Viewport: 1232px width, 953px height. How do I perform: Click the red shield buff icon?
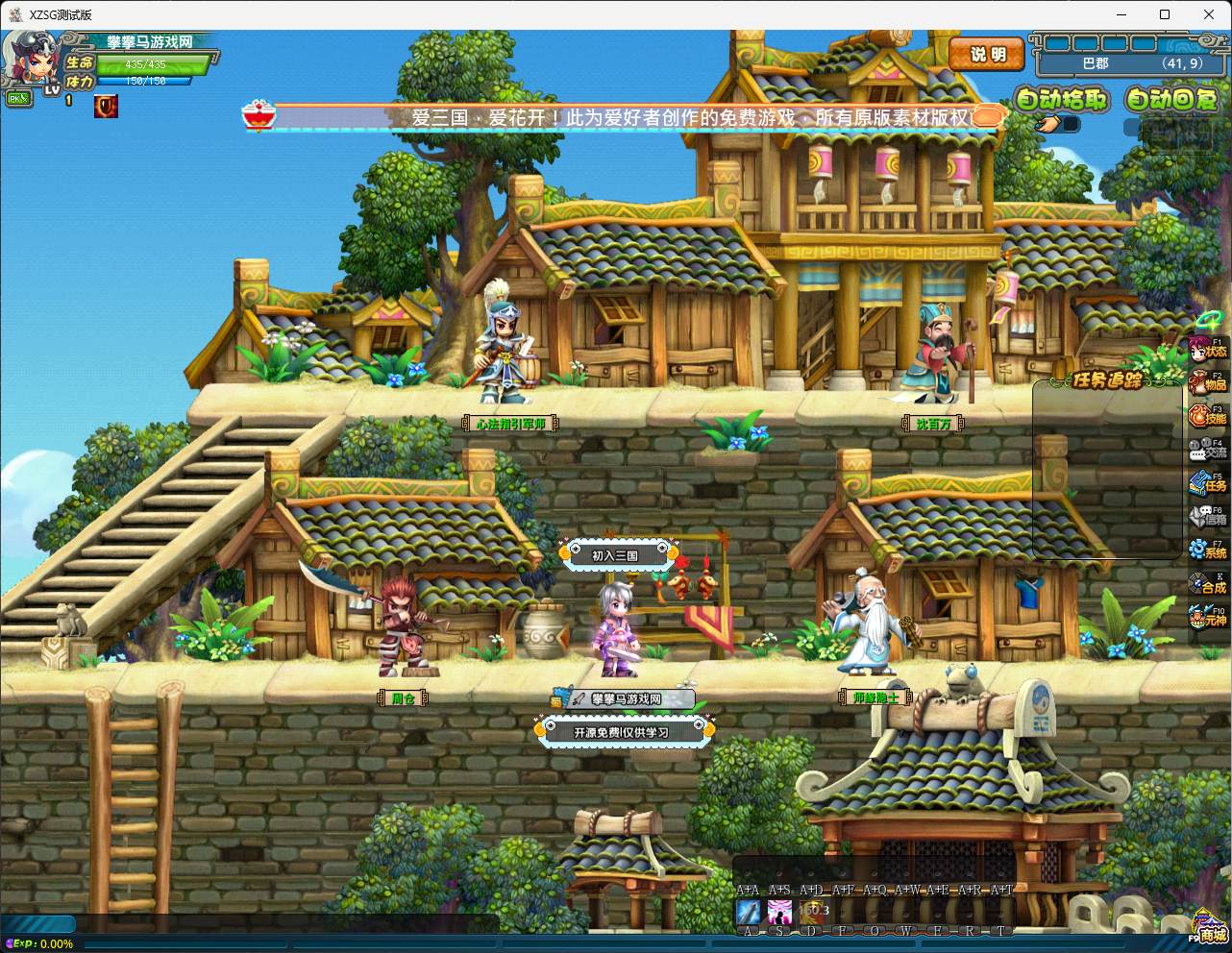click(106, 107)
